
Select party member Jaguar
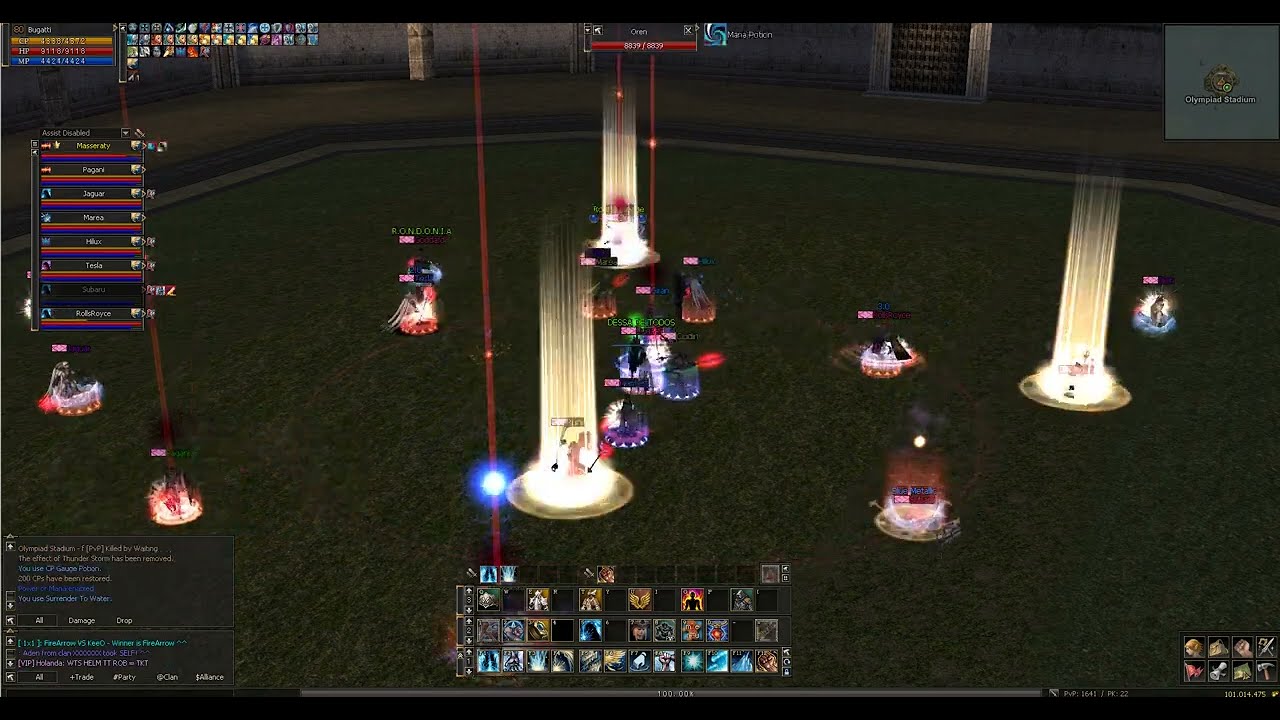pos(93,194)
